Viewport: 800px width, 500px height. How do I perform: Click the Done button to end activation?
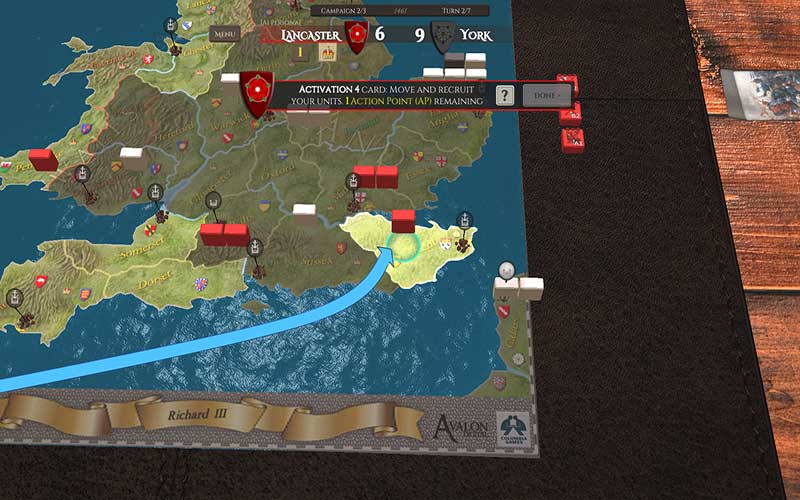point(546,95)
